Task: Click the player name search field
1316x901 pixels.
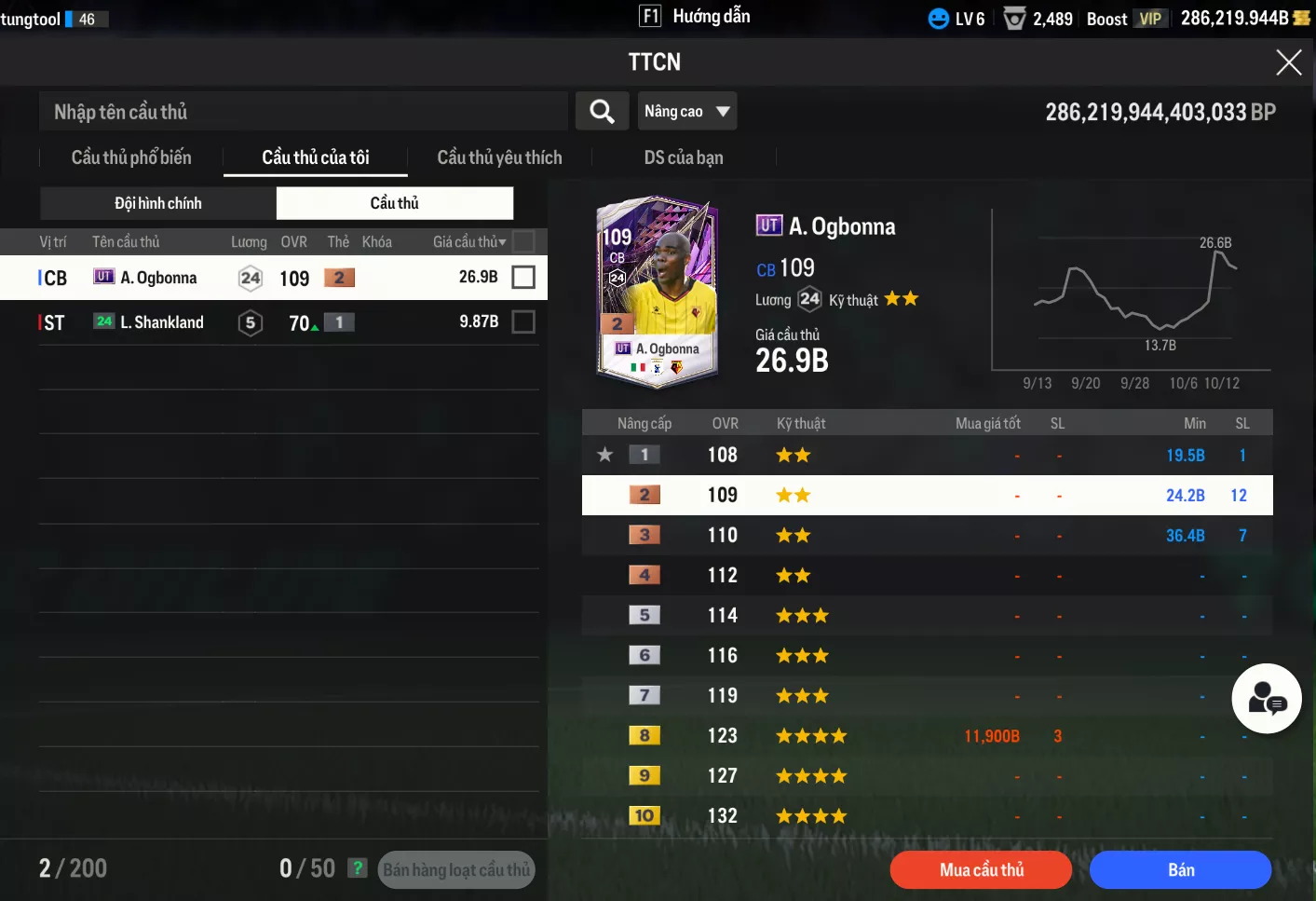Action: point(304,112)
